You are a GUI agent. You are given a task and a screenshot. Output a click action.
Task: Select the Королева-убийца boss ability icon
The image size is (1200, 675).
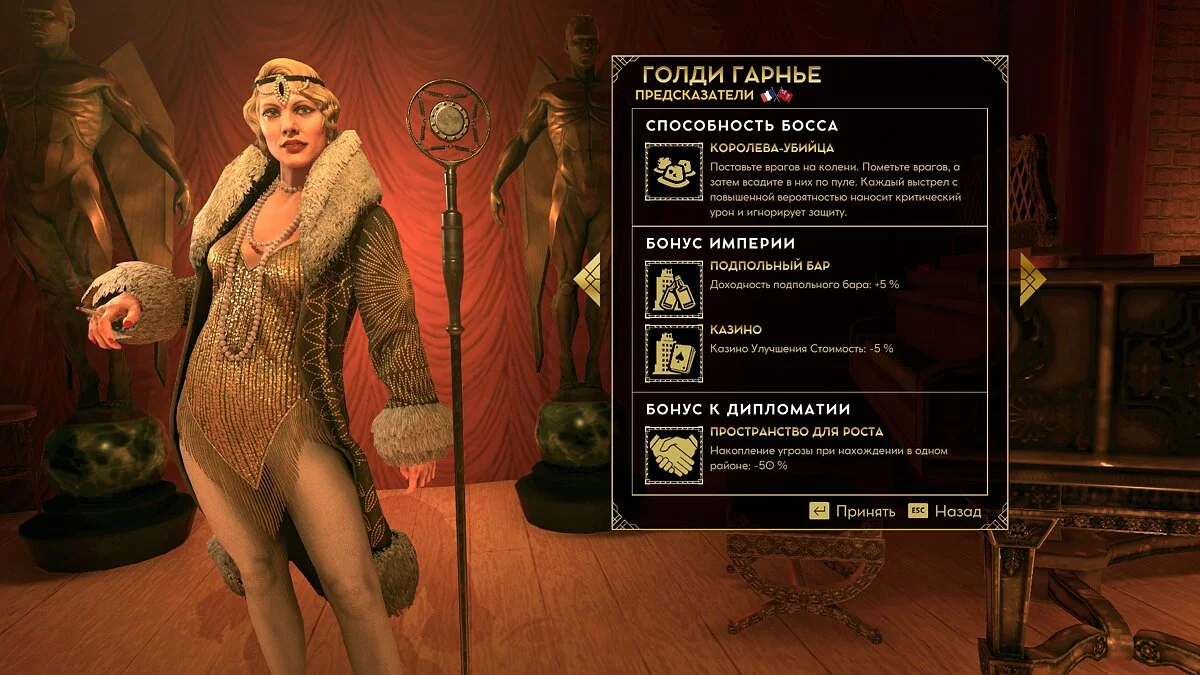click(x=673, y=171)
